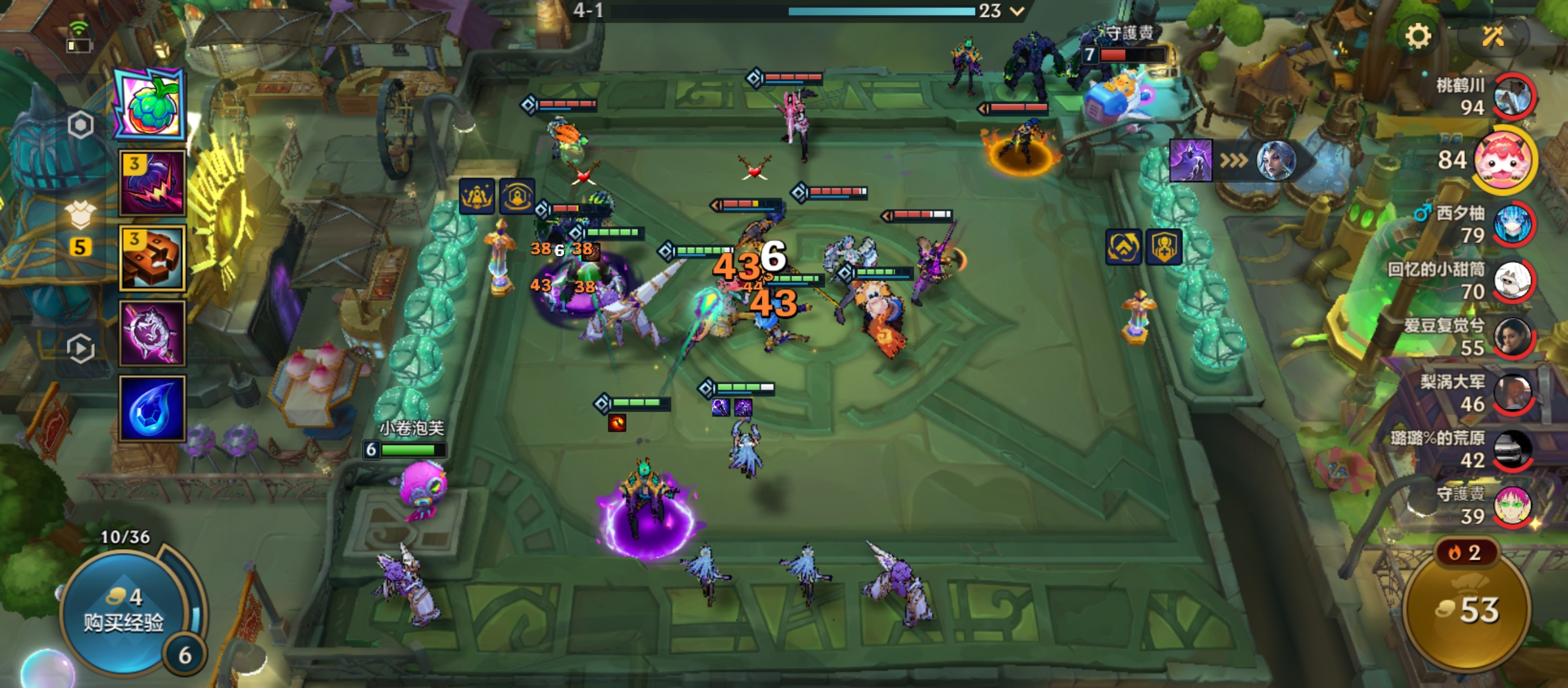Select the orange anvil trait icon
Viewport: 1568px width, 688px height.
point(152,259)
